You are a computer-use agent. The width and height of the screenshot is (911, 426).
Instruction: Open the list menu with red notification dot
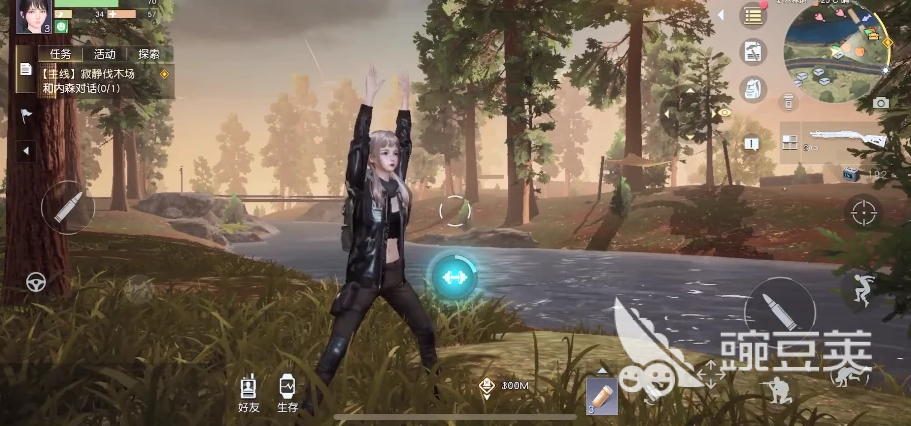752,15
